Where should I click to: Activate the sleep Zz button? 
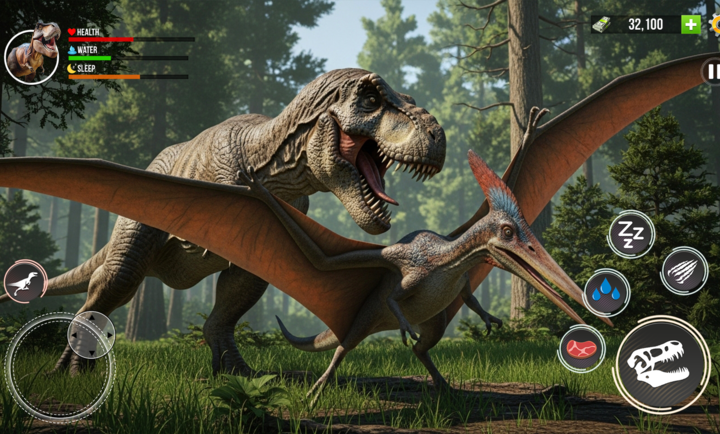coord(631,235)
